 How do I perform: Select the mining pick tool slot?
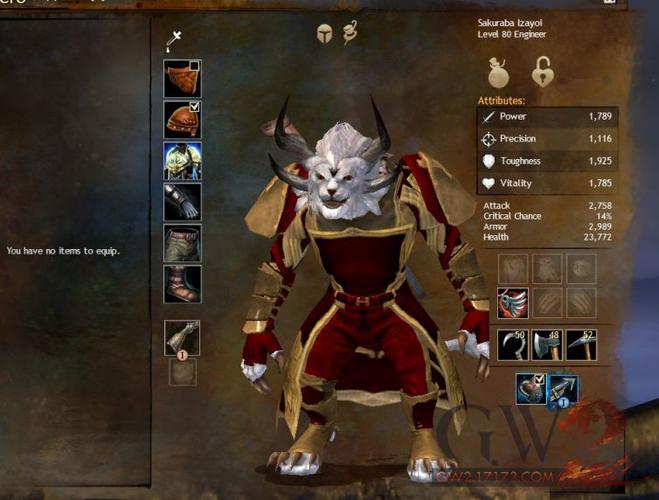[581, 344]
